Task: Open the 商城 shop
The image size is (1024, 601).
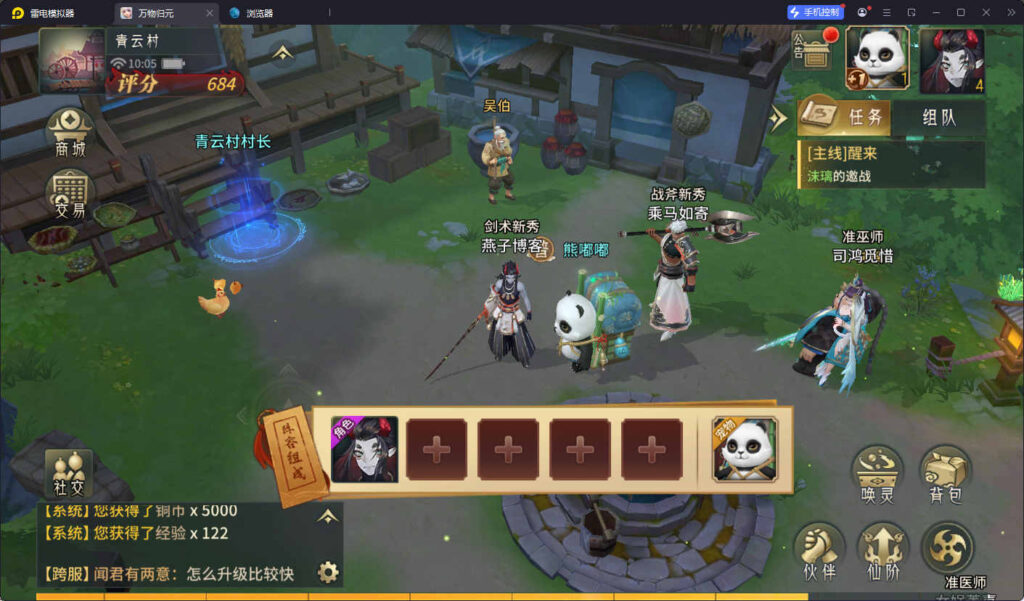Action: (x=70, y=131)
